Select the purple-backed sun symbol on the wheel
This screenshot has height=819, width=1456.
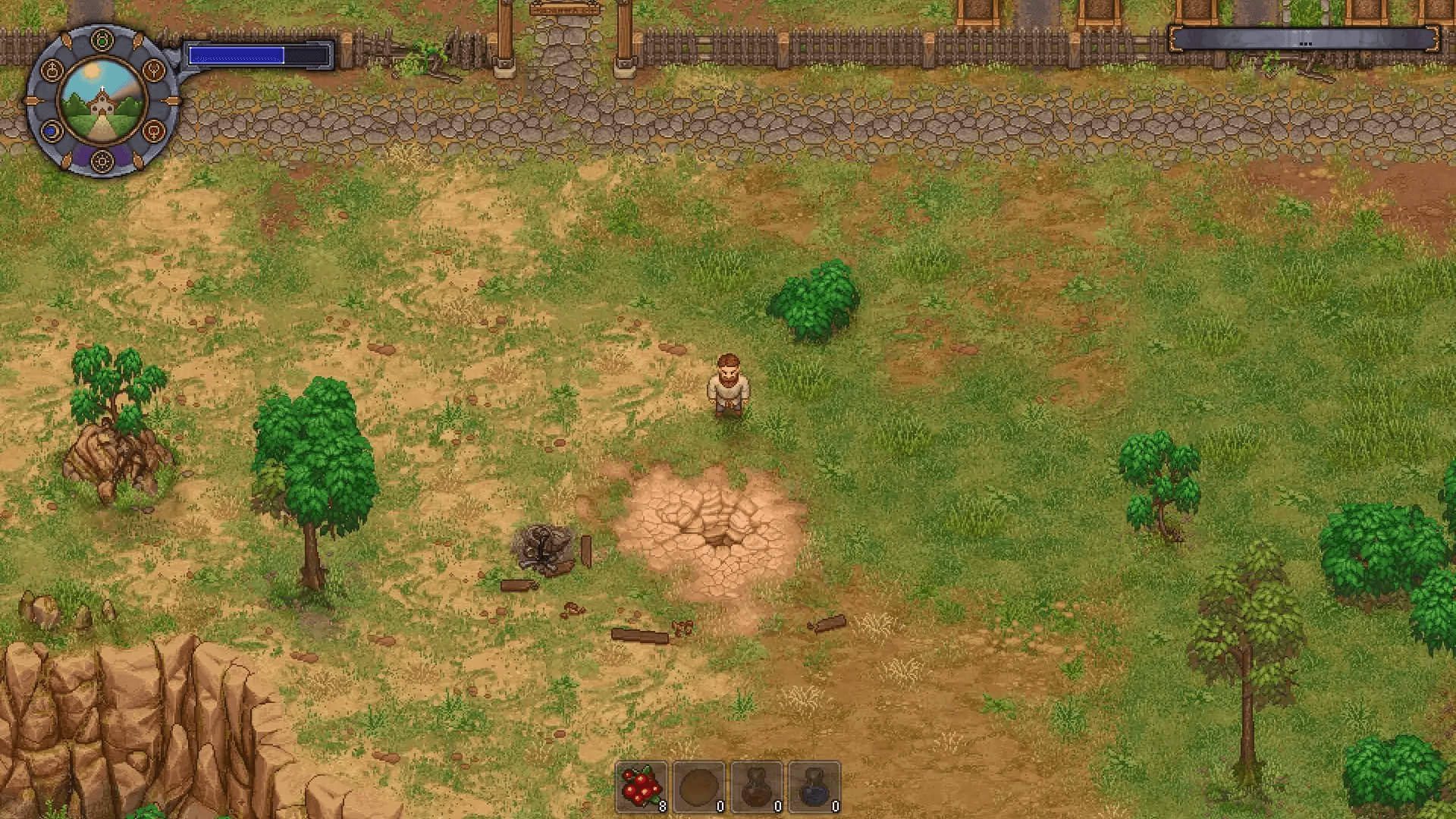101,161
